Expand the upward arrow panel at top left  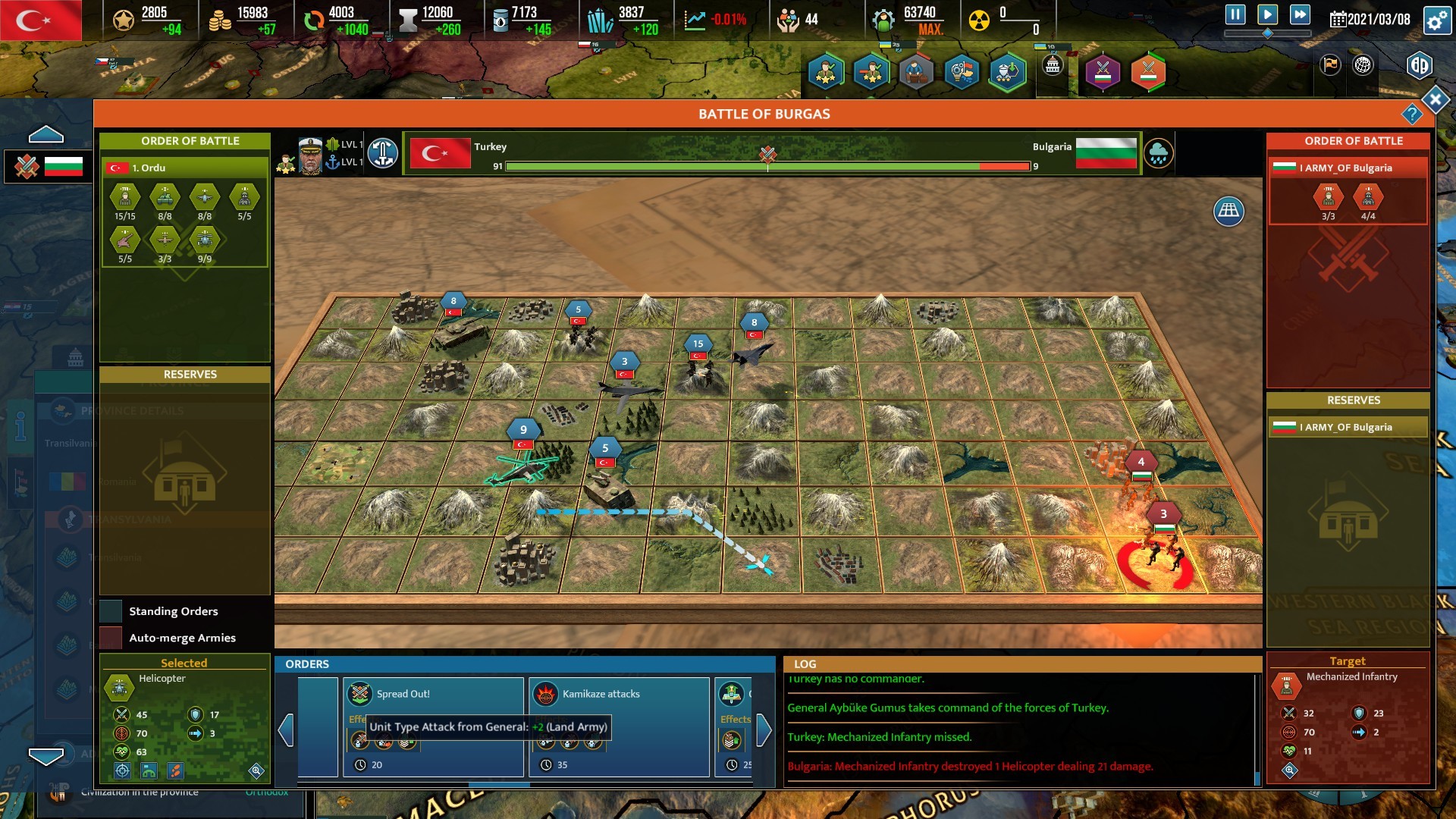click(x=45, y=132)
